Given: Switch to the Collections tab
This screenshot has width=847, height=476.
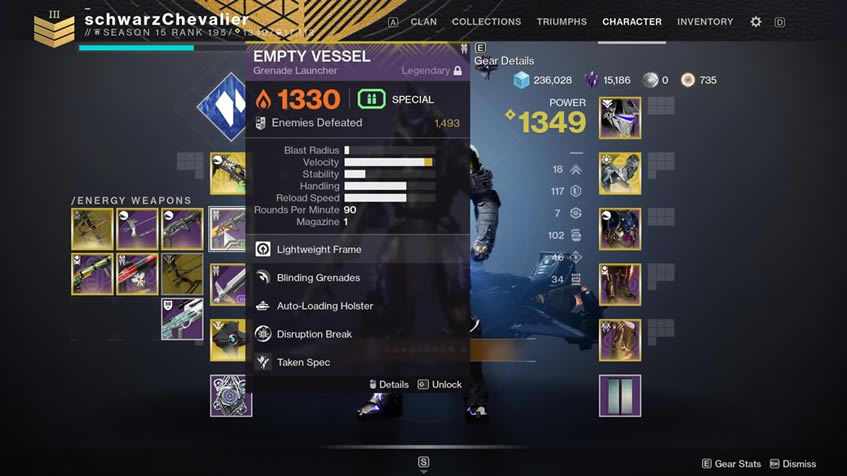Looking at the screenshot, I should coord(486,21).
